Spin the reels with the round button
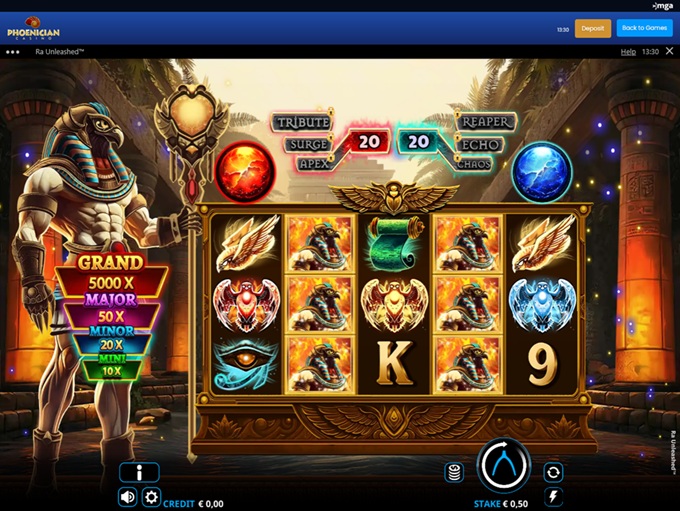 point(503,464)
